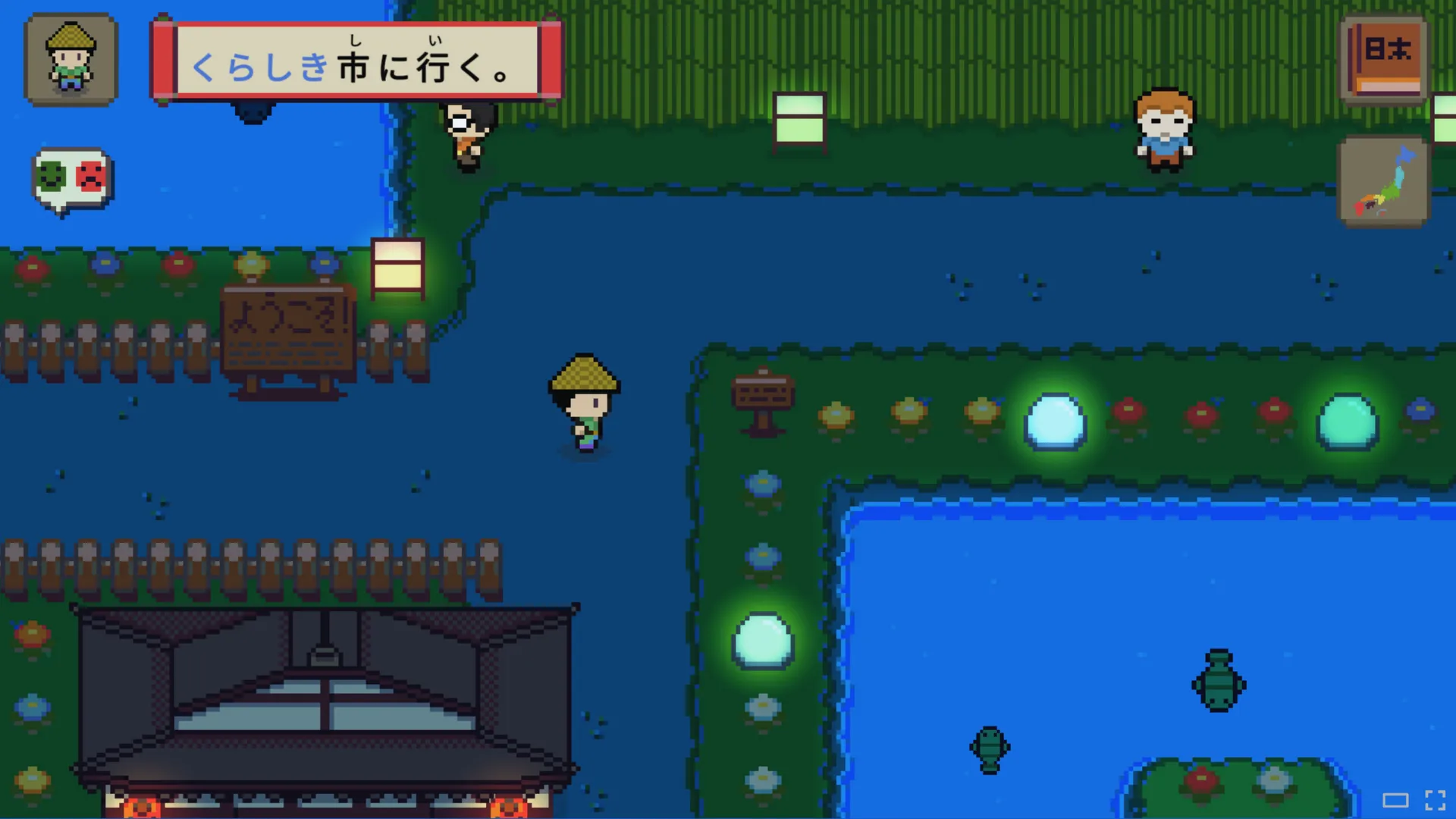The image size is (1456, 819).
Task: Open the colorful Japan map icon
Action: 1383,180
